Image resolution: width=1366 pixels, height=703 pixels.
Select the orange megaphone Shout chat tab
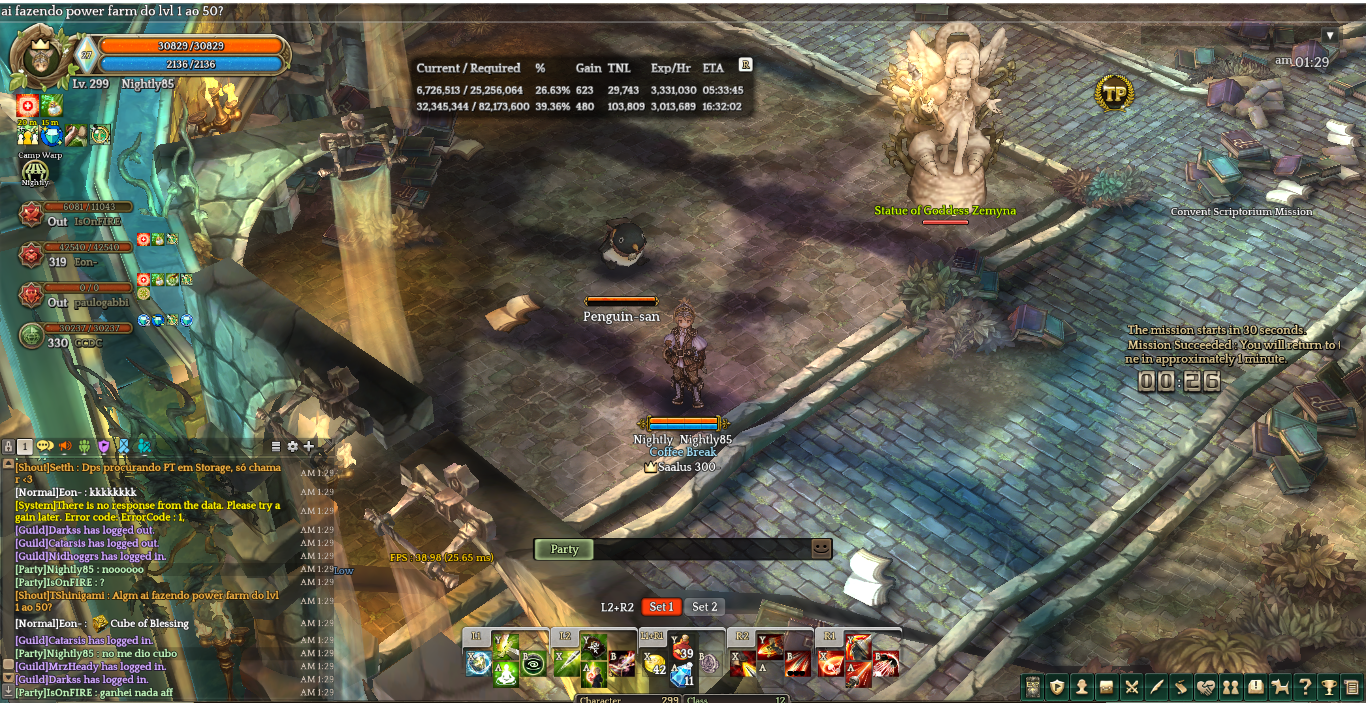point(65,446)
